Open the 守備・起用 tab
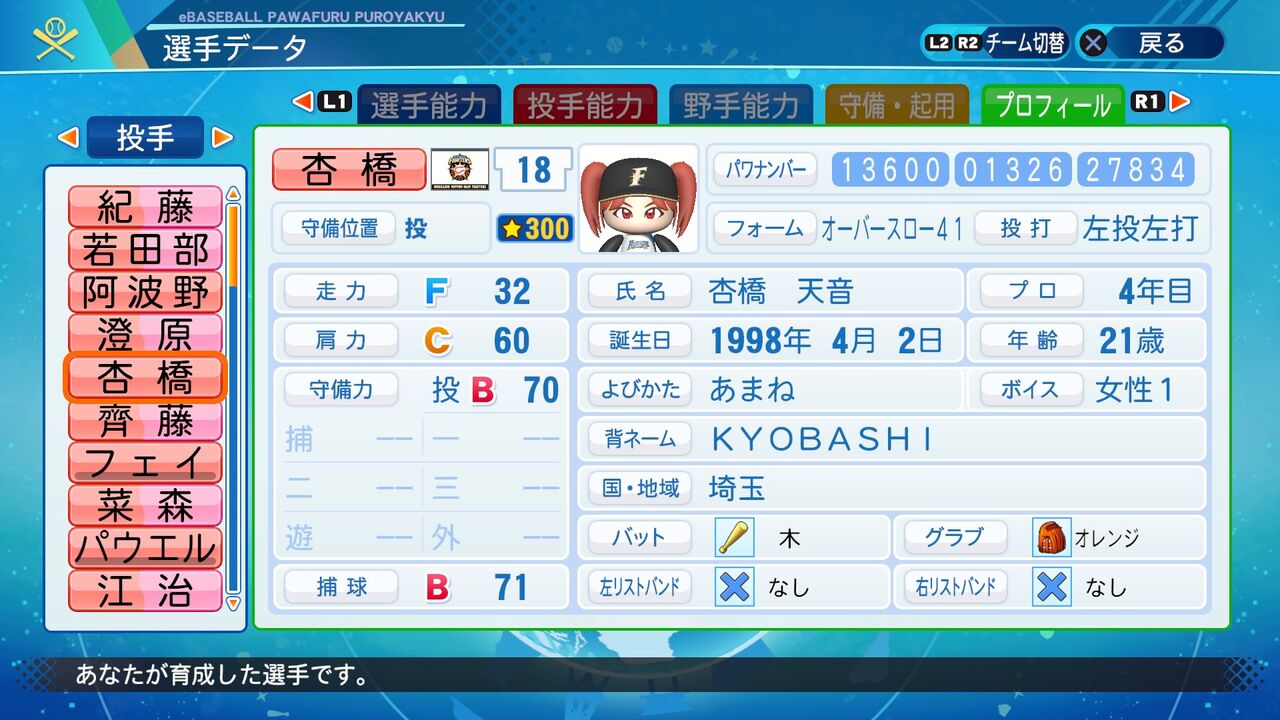Screen dimensions: 1280x720 point(896,102)
